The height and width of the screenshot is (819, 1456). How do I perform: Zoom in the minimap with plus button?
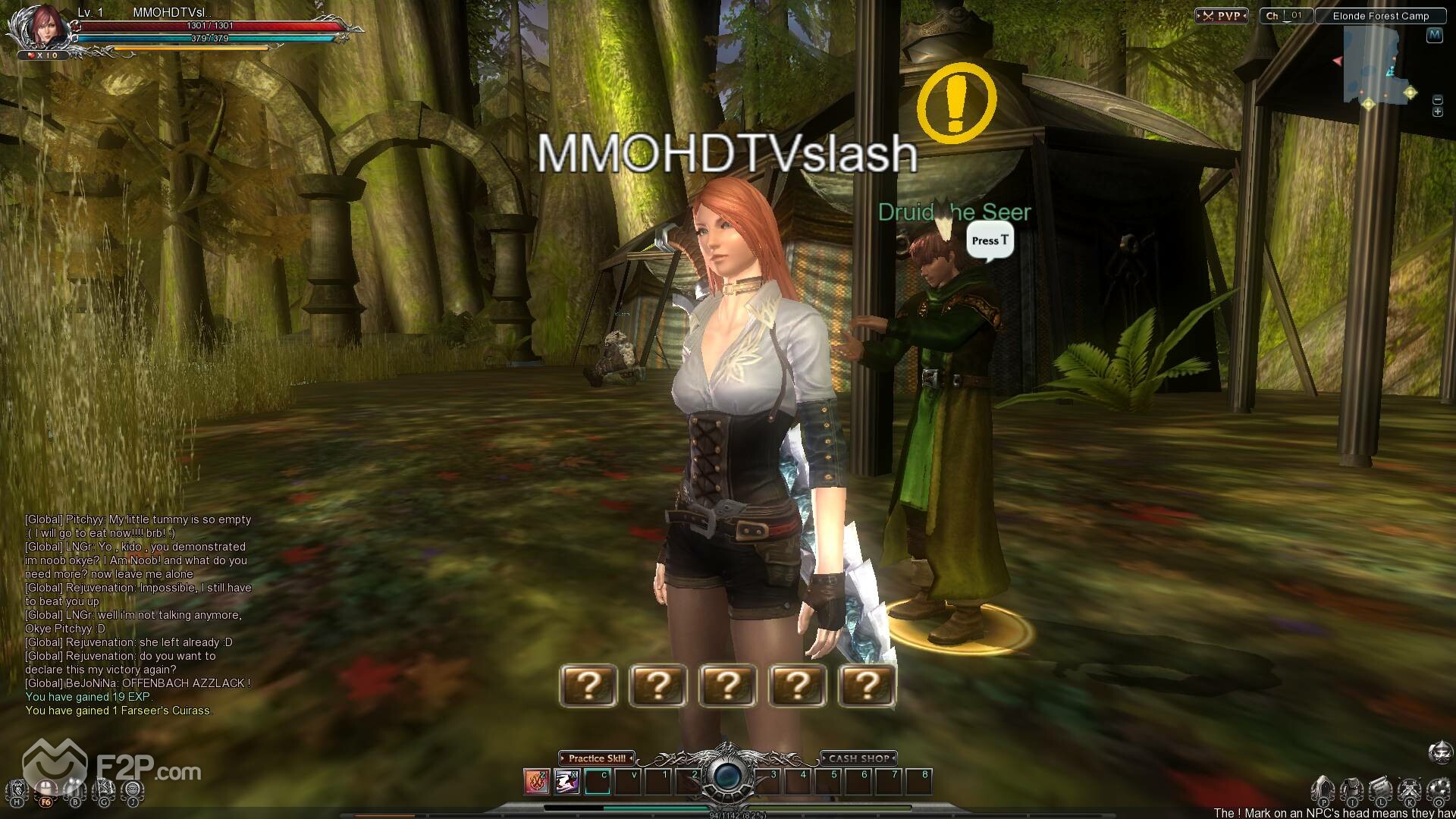(1437, 112)
